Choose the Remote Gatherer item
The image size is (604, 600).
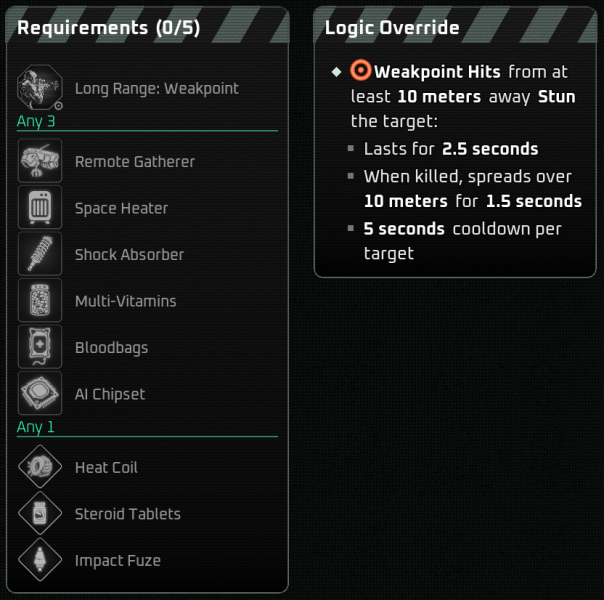[134, 162]
